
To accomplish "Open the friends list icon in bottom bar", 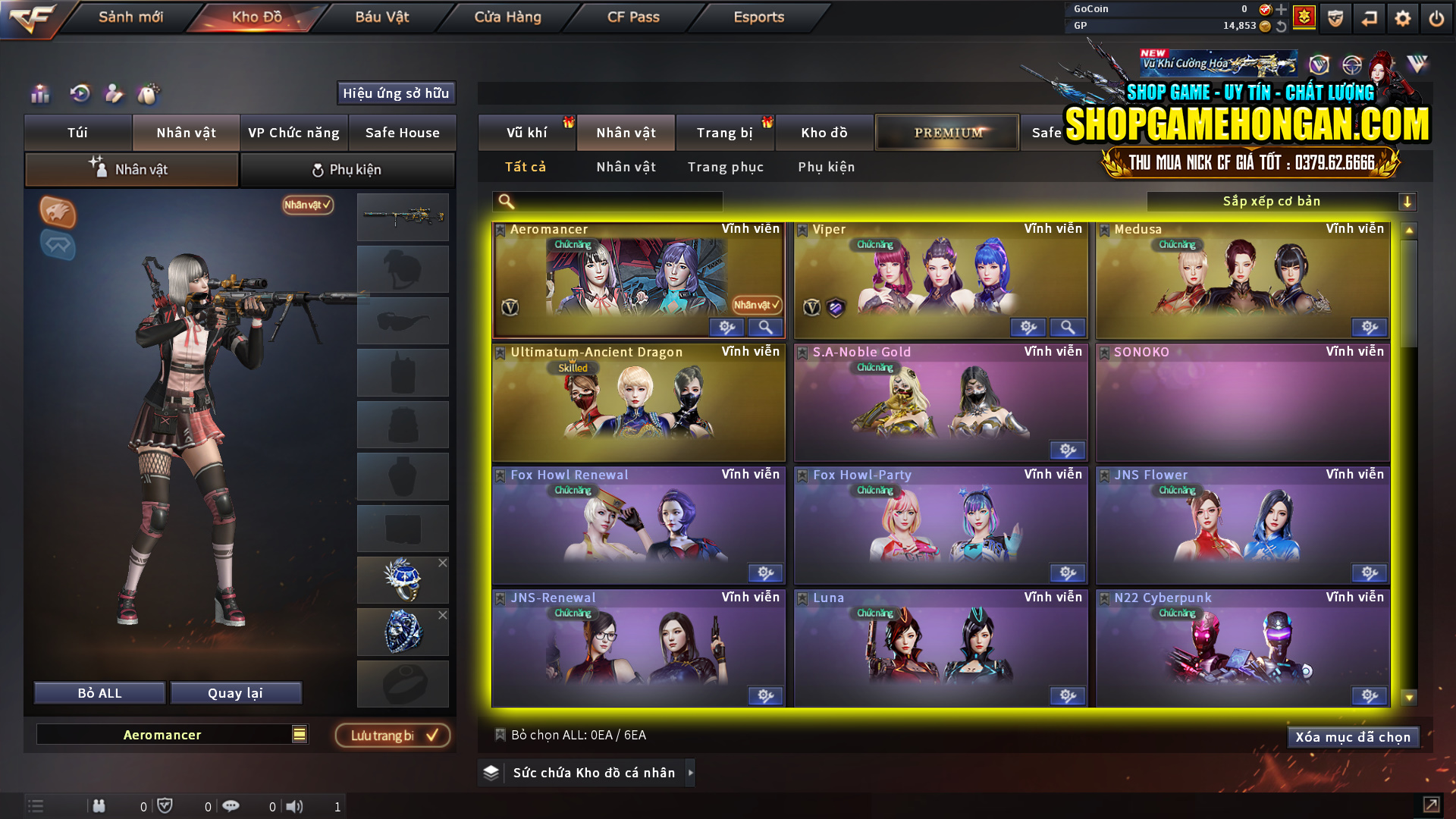I will [99, 806].
